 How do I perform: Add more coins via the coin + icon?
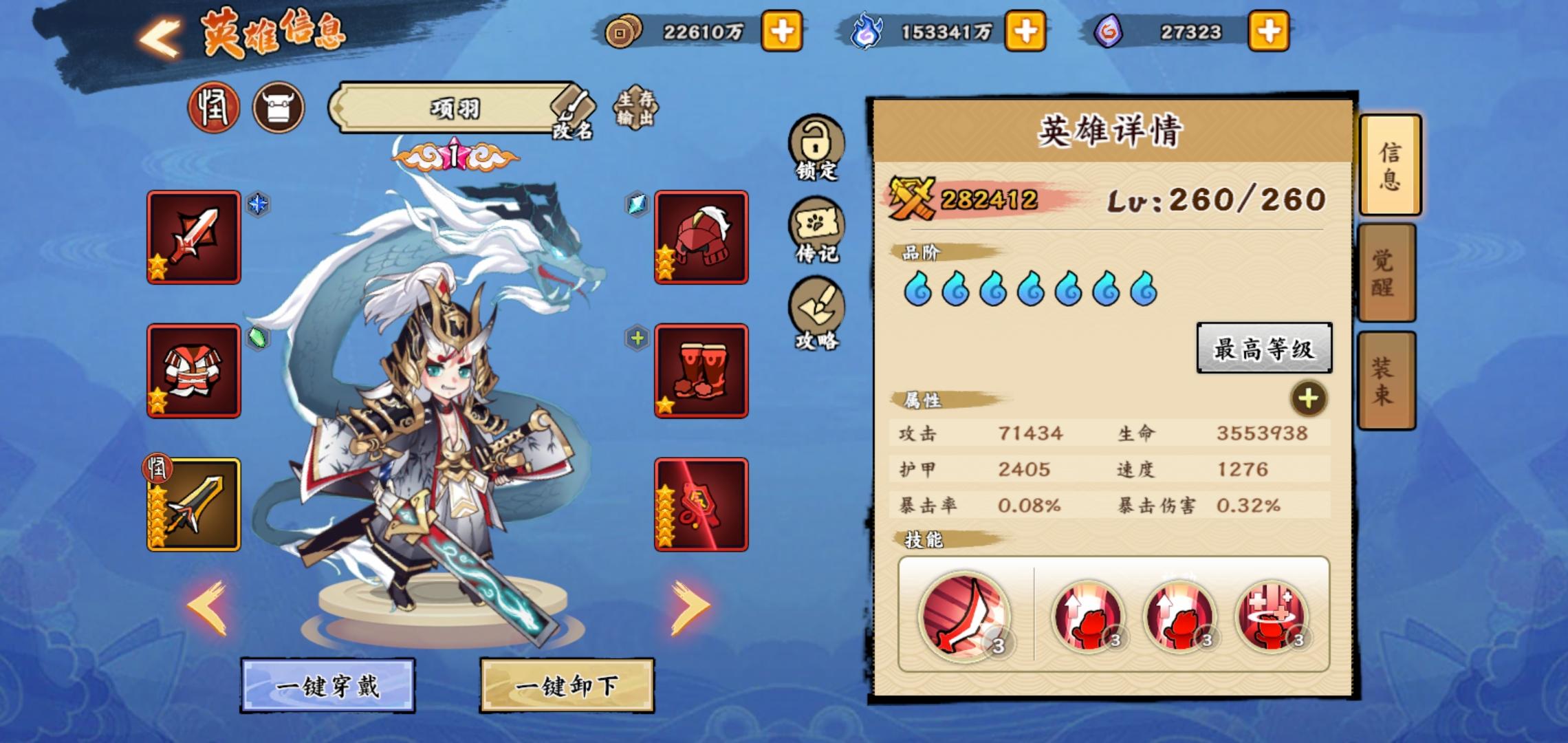(784, 31)
